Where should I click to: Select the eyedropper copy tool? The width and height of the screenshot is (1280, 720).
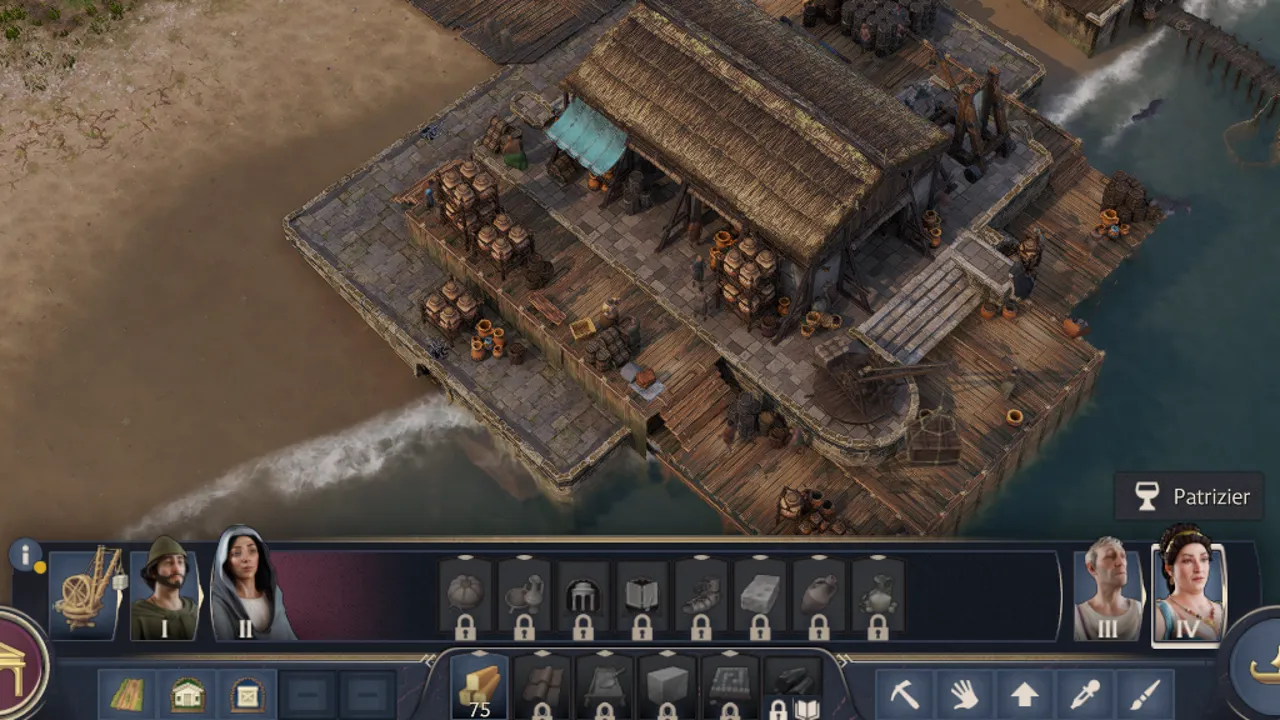[1084, 694]
